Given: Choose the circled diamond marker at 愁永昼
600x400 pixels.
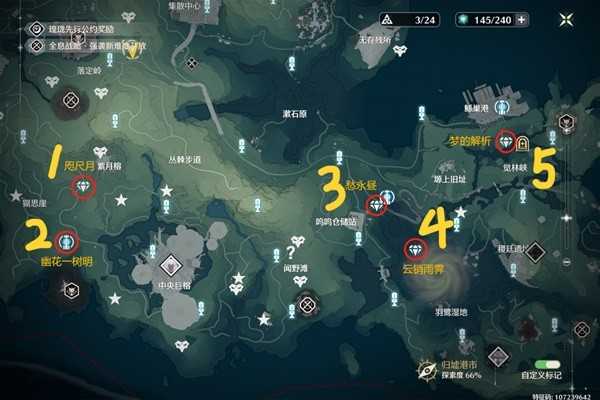Looking at the screenshot, I should pos(376,205).
